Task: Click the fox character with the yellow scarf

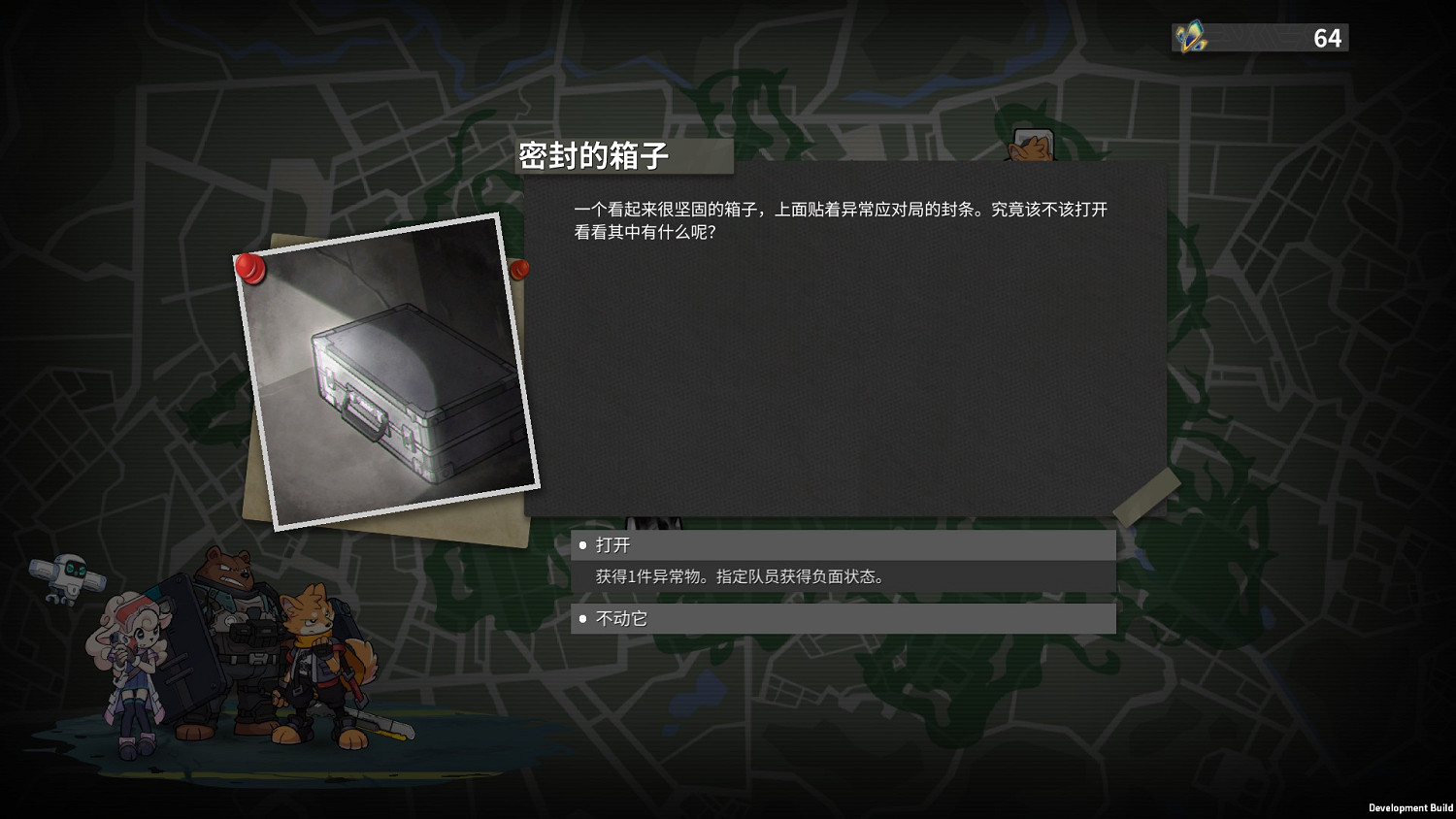Action: click(x=320, y=660)
